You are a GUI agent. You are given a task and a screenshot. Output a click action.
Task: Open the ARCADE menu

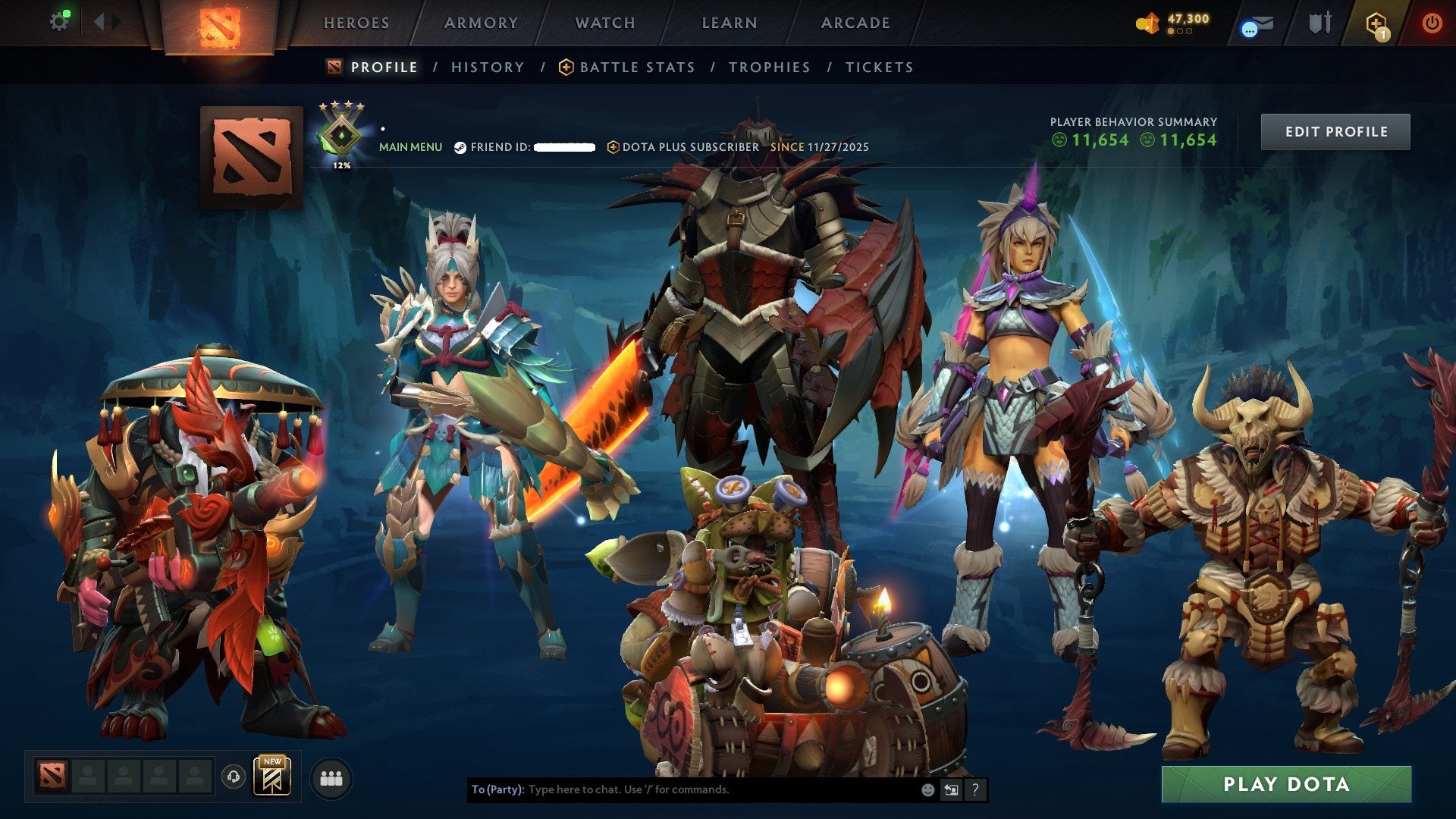[x=855, y=23]
